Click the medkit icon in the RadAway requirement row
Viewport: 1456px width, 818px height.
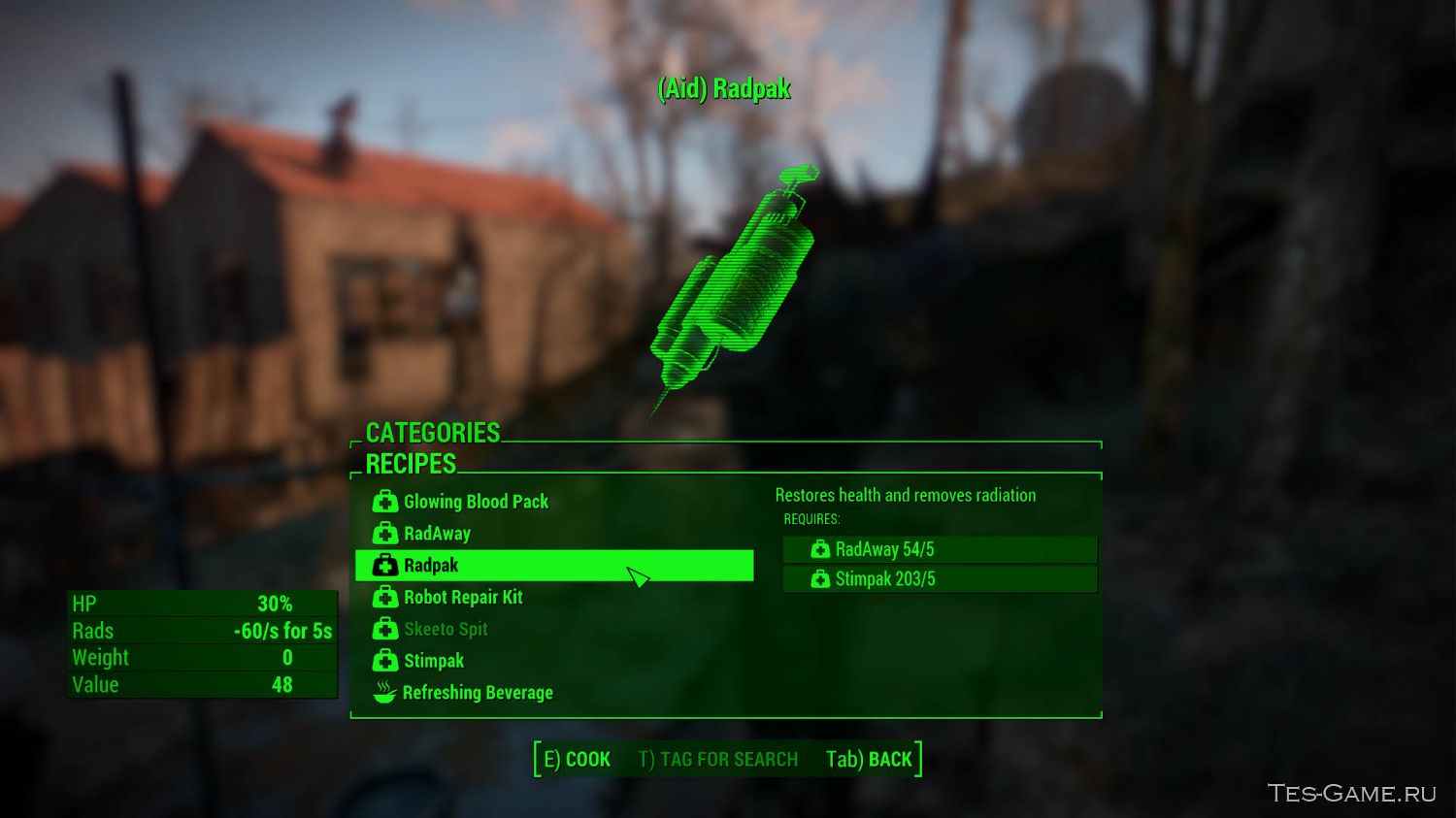pyautogui.click(x=820, y=548)
